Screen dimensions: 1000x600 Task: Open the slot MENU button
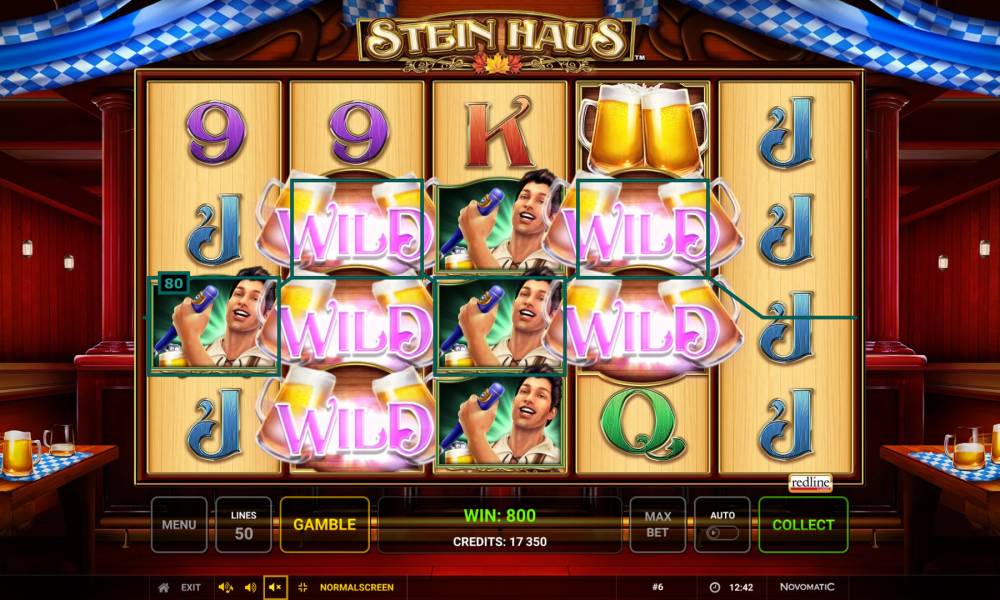[x=179, y=524]
